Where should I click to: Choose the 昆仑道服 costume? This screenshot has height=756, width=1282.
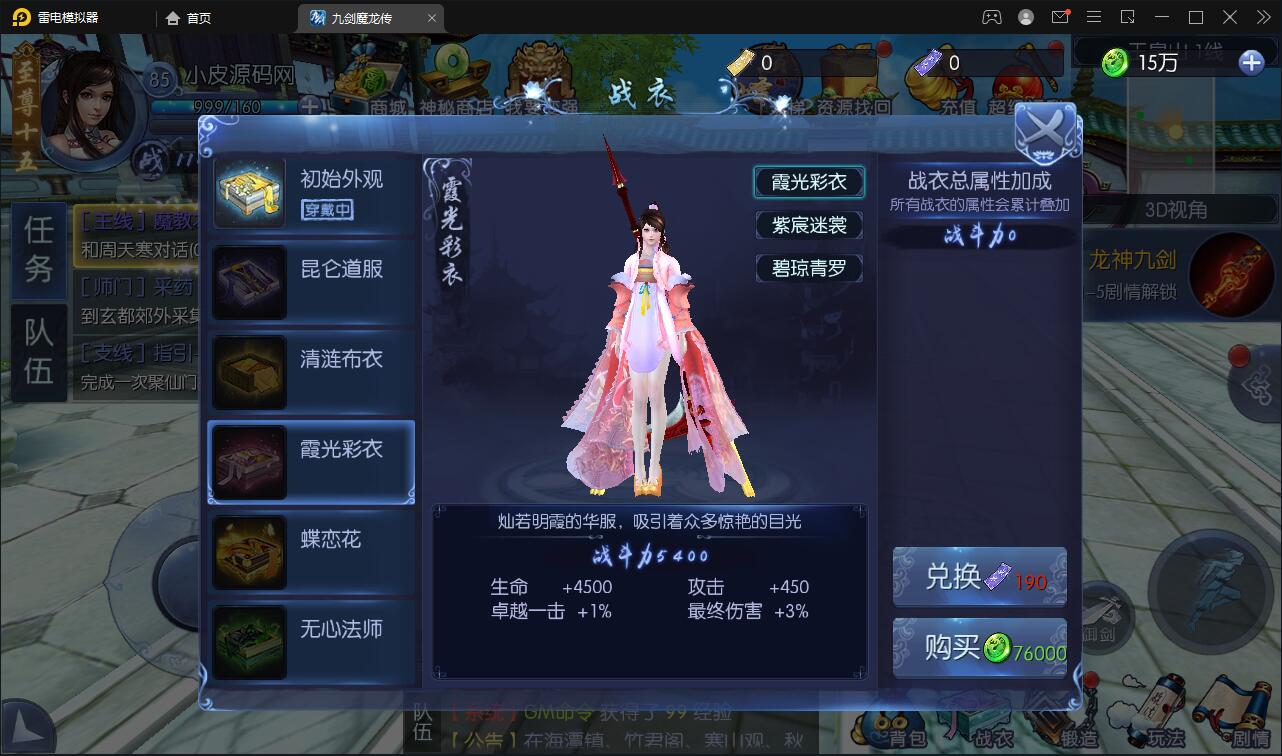click(x=311, y=283)
